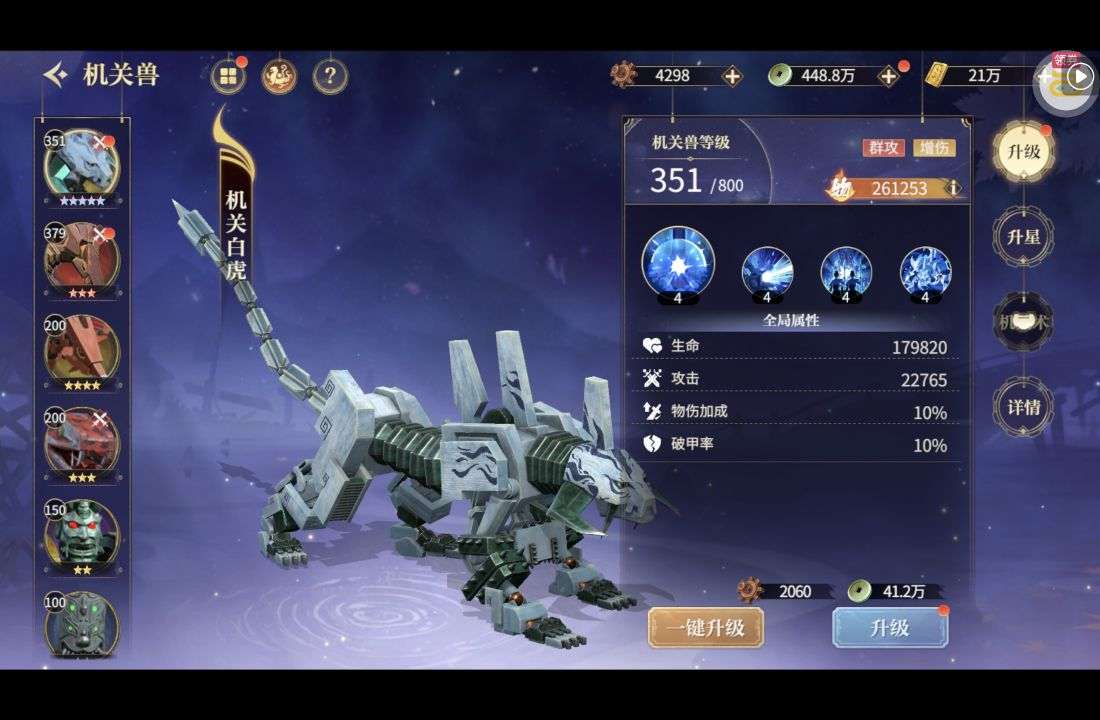Select the level 351 white tiger portrait
Screen dimensions: 1100x720
81,165
